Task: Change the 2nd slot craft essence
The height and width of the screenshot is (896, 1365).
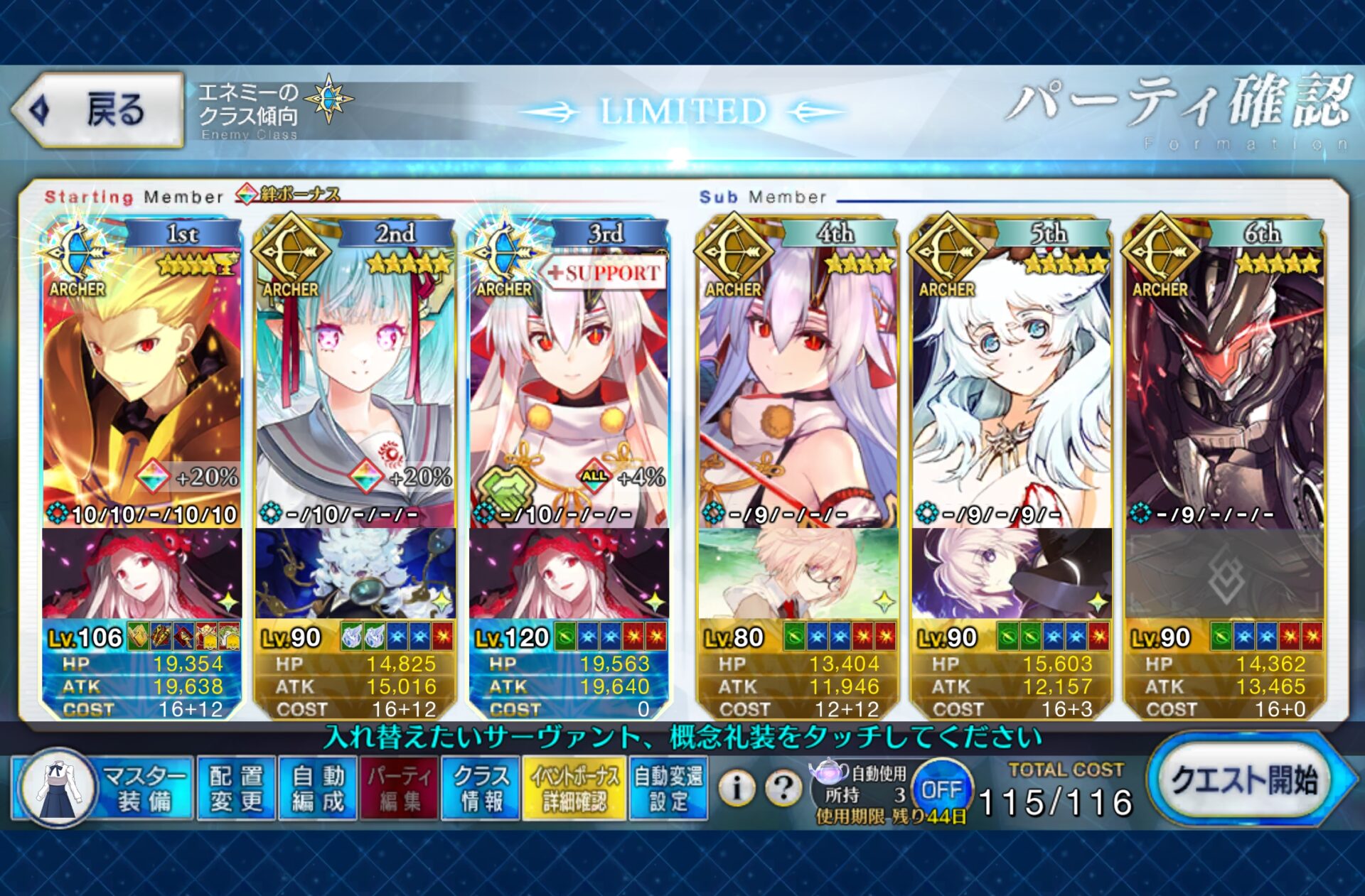Action: coord(355,573)
